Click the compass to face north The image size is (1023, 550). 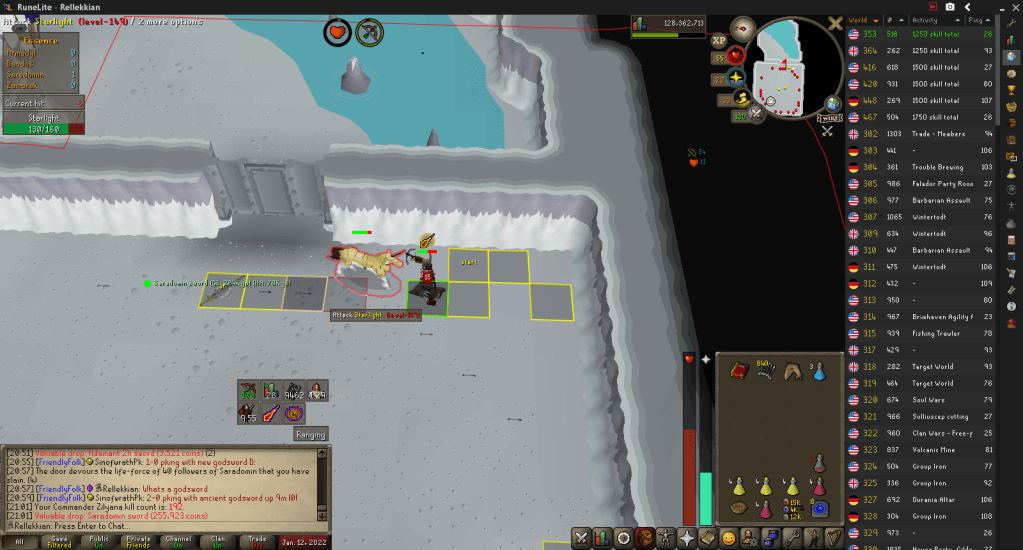point(743,26)
